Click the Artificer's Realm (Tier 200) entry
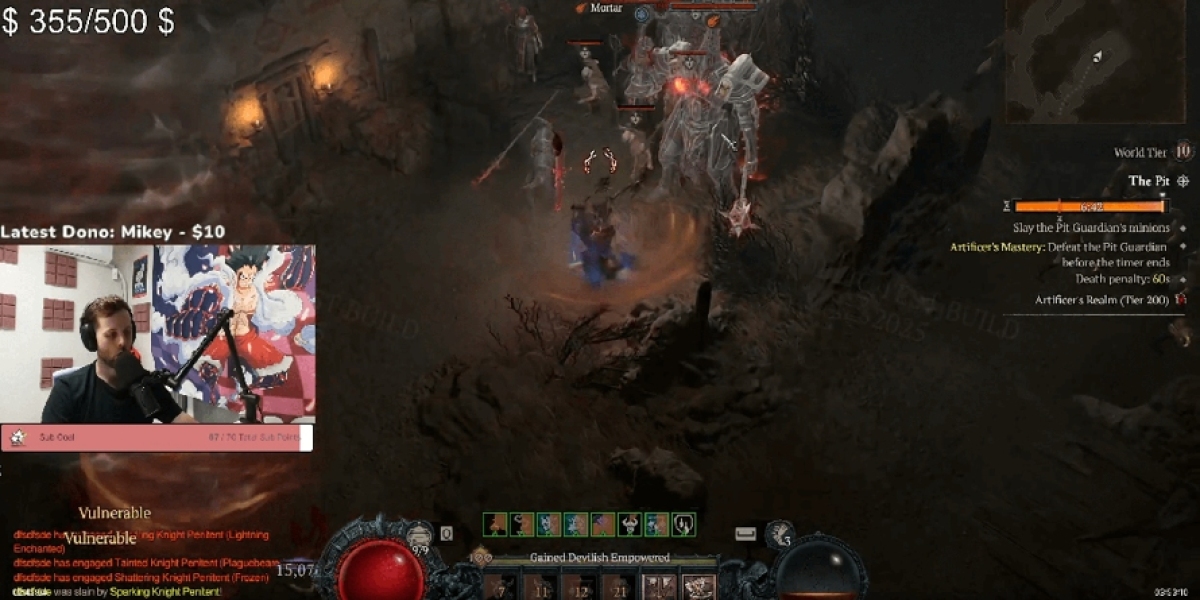Viewport: 1200px width, 600px height. (1102, 299)
